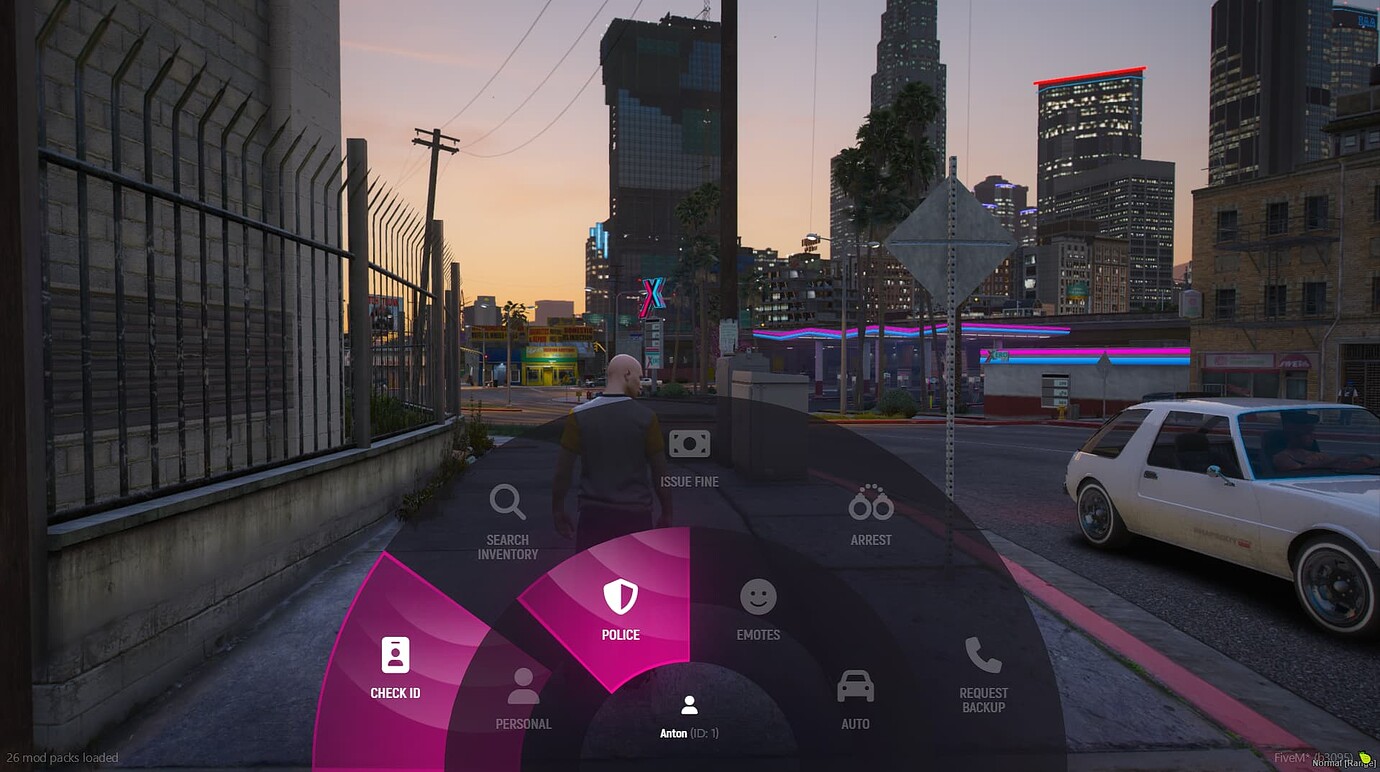
Task: Click the green FiveM indicator icon
Action: point(1365,757)
